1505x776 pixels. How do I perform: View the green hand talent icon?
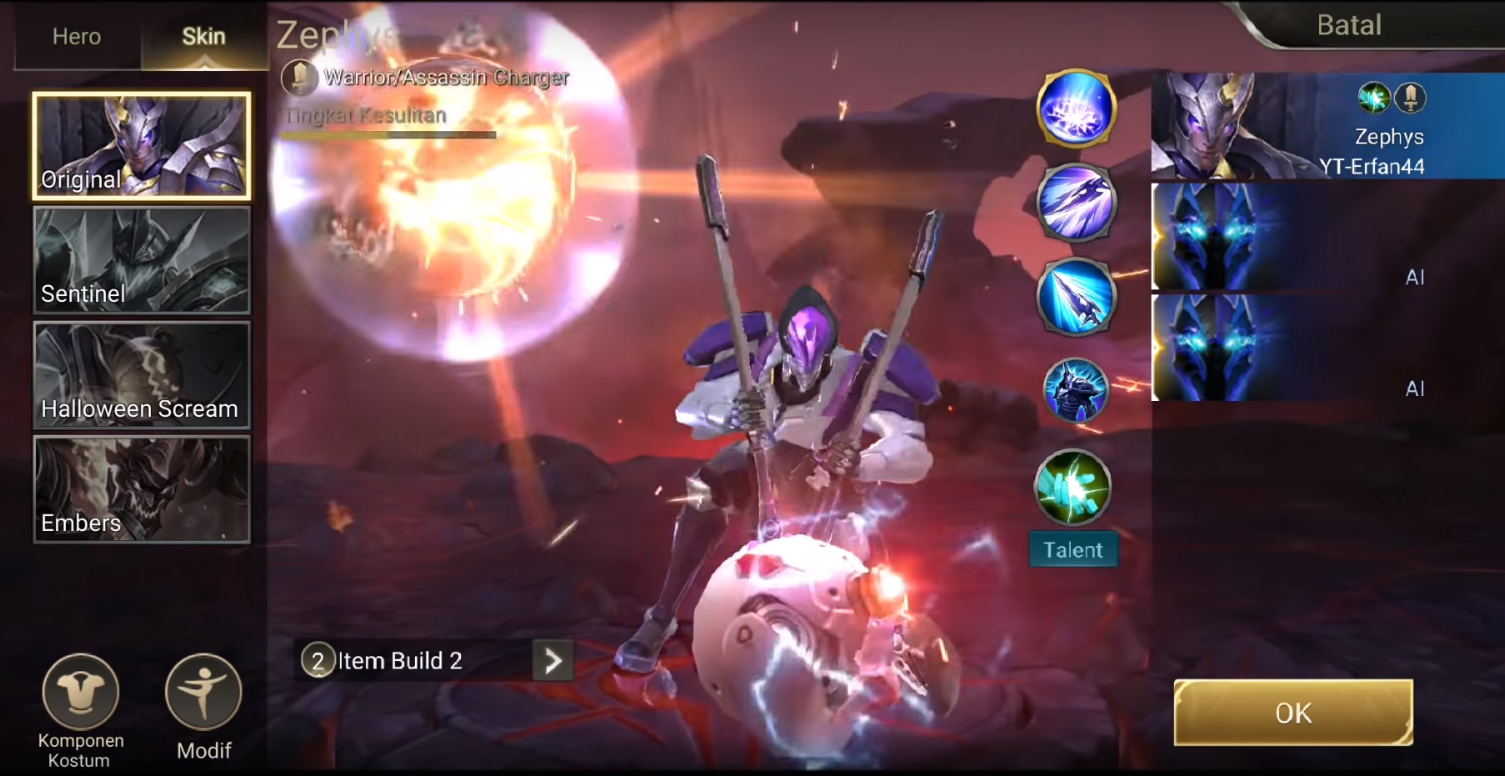click(1072, 488)
